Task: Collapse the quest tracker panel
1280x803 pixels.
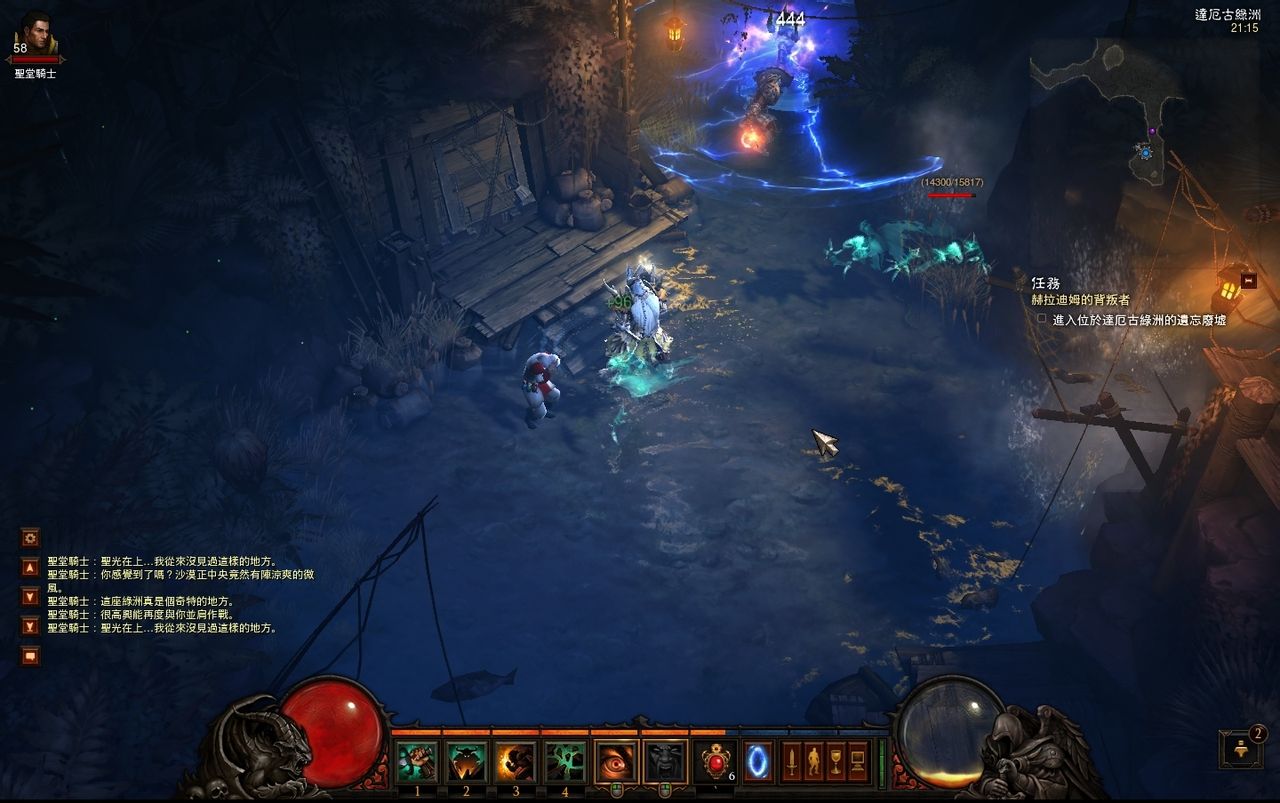Action: point(1248,281)
